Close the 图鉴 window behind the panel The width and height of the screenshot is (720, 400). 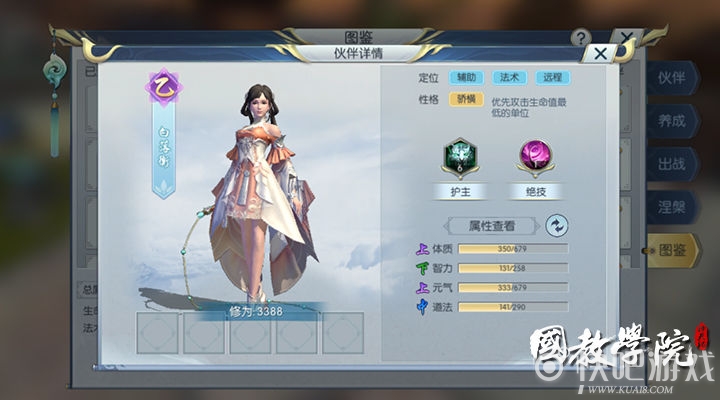coord(627,38)
